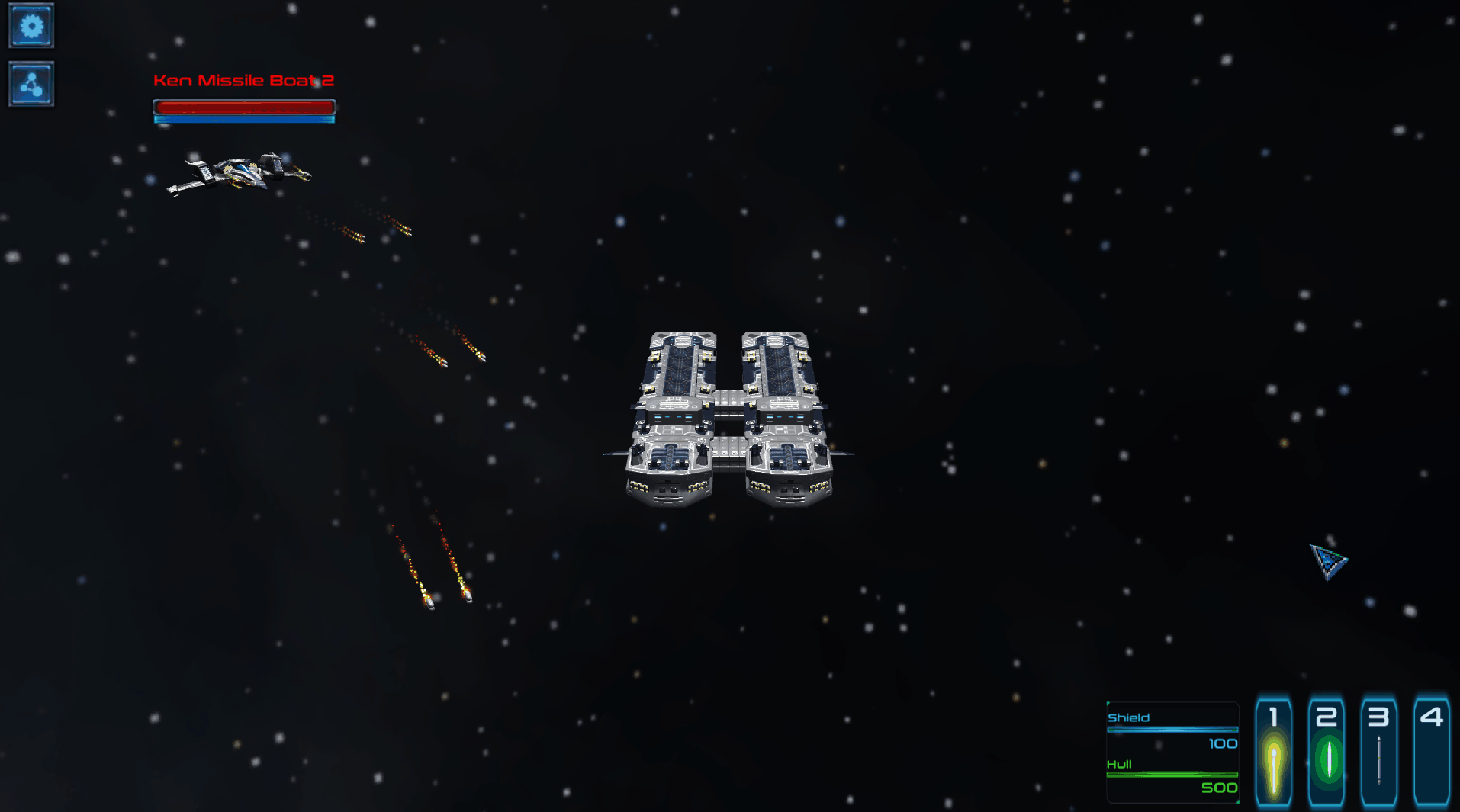Click the Shield bar showing 100
Viewport: 1460px width, 812px height.
click(1172, 730)
